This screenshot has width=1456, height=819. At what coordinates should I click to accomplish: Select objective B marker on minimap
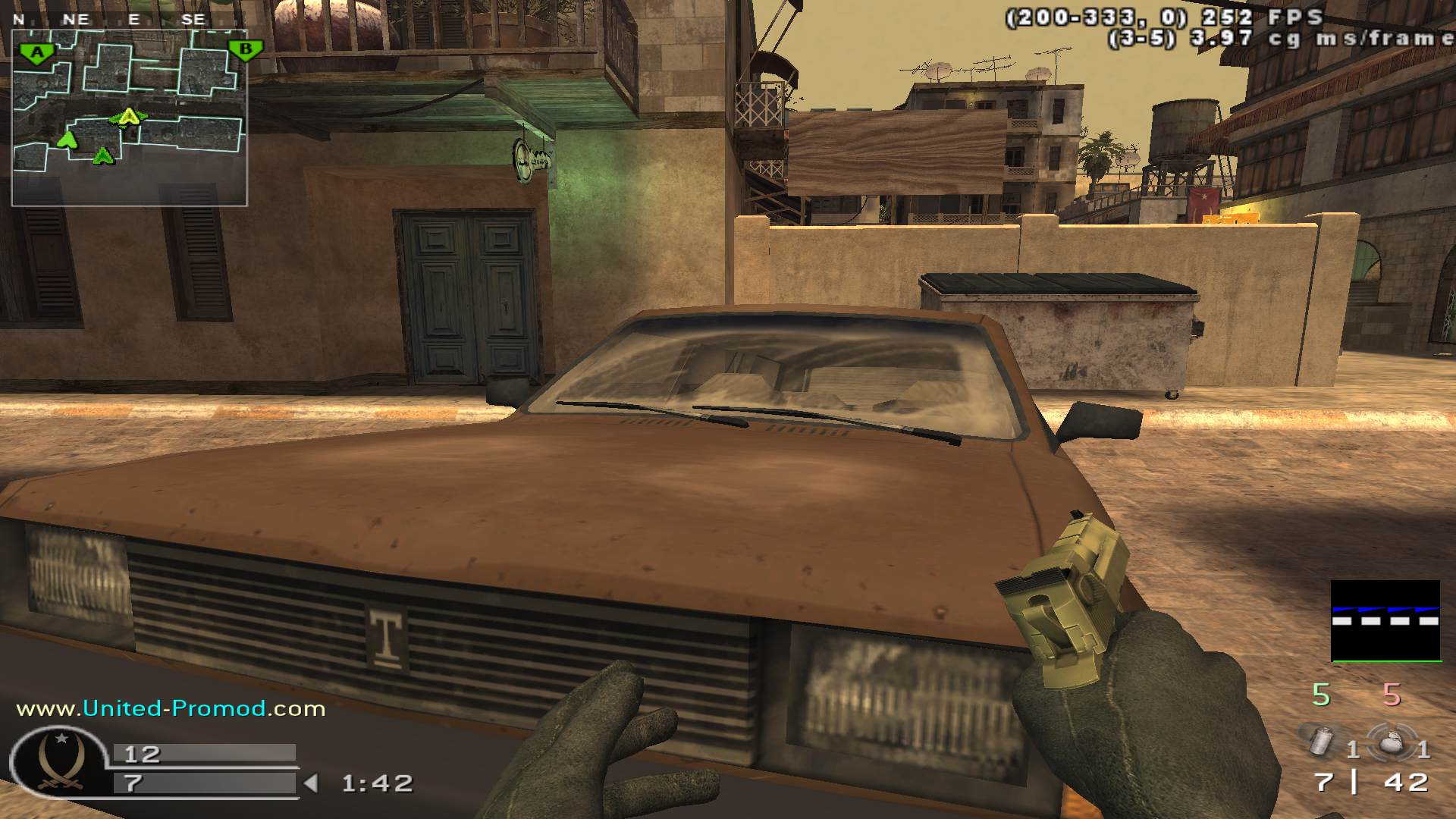(x=245, y=51)
